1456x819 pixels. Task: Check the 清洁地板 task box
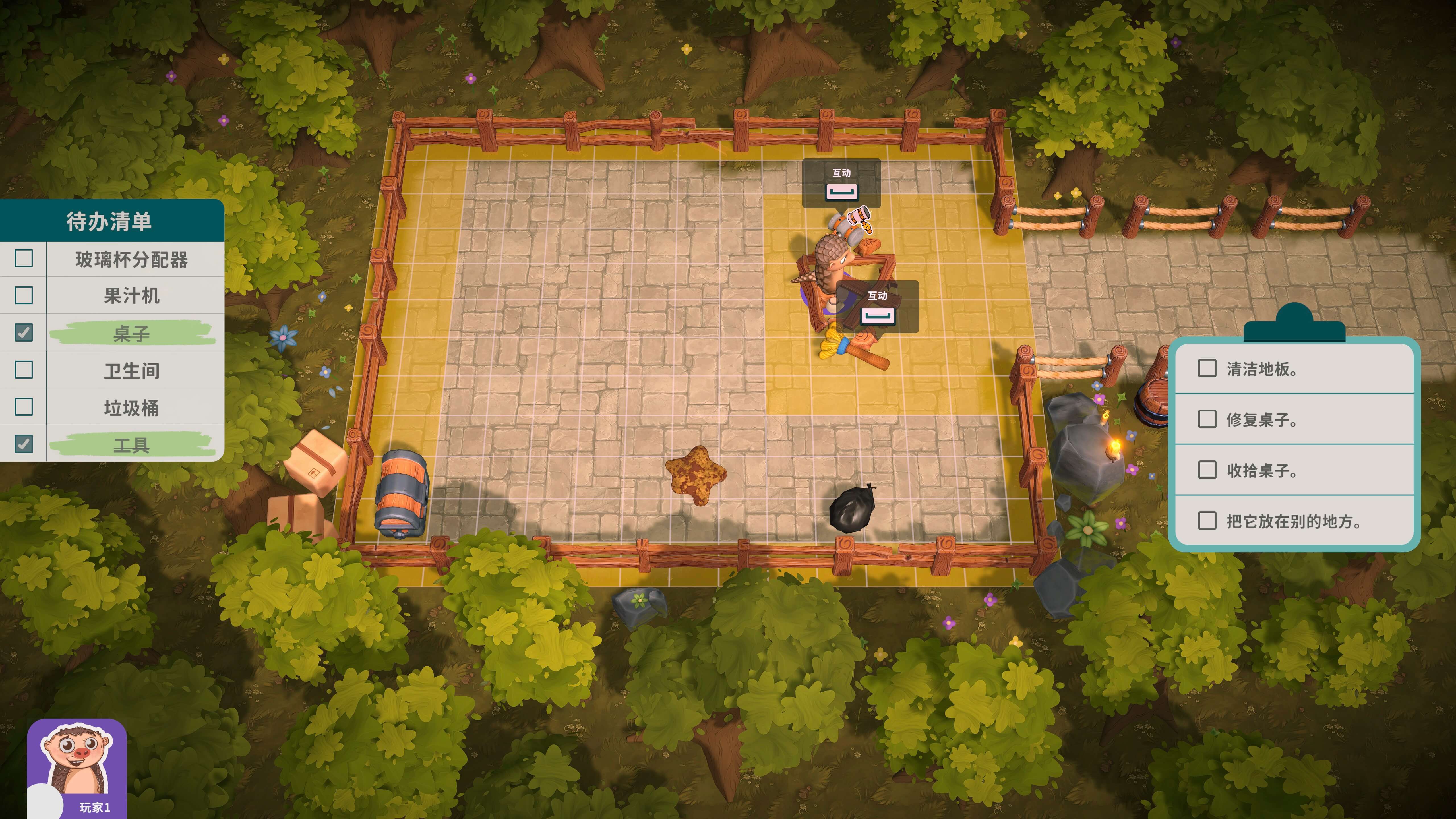pyautogui.click(x=1207, y=369)
